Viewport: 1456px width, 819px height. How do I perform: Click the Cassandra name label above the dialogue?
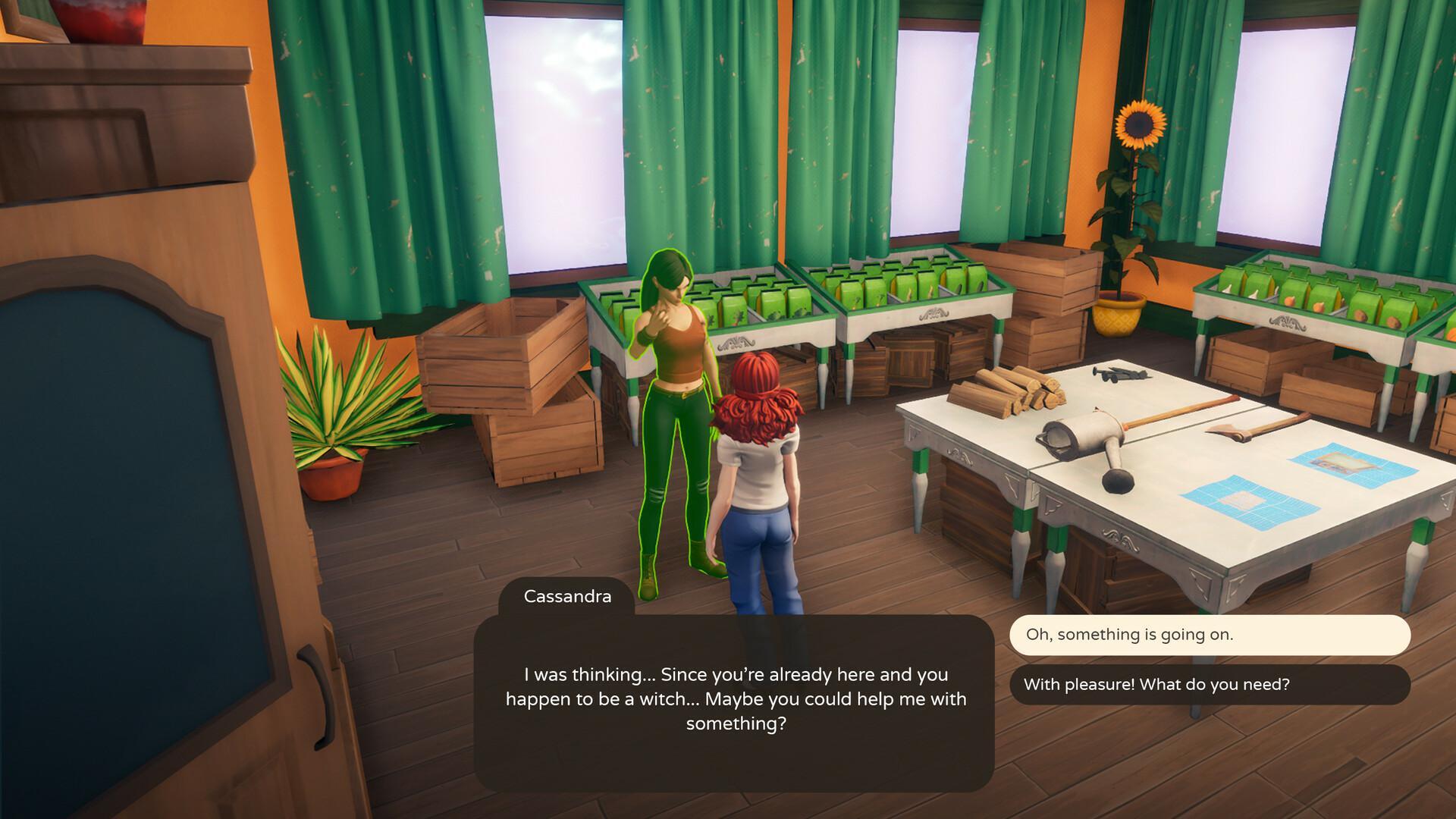(566, 596)
